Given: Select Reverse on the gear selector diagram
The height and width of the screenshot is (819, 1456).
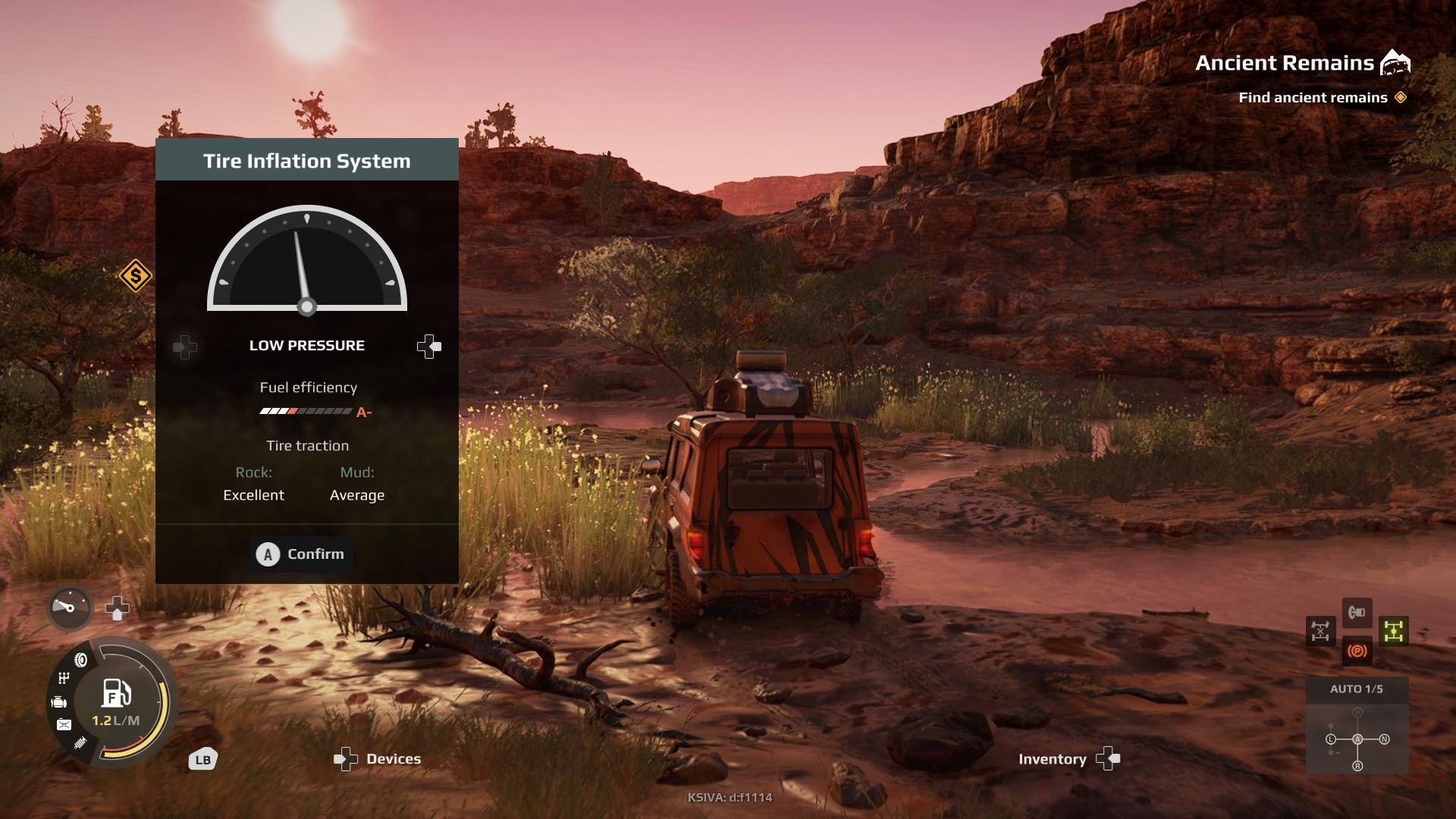Looking at the screenshot, I should click(1357, 765).
